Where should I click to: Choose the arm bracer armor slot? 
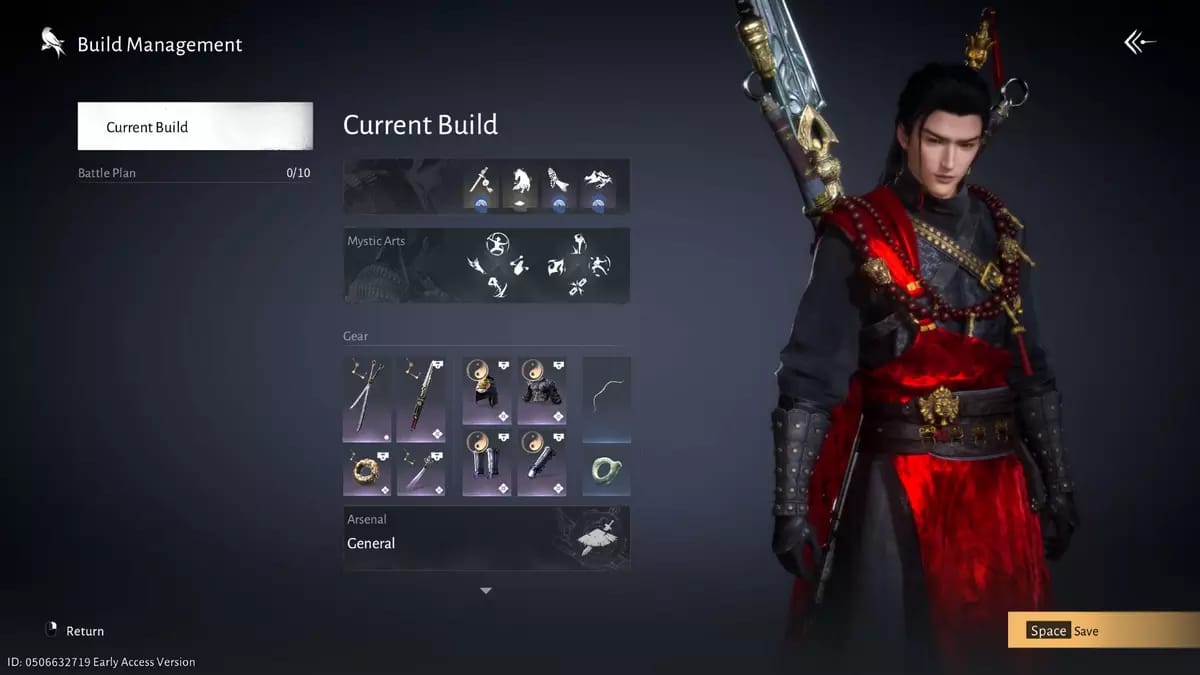click(542, 463)
